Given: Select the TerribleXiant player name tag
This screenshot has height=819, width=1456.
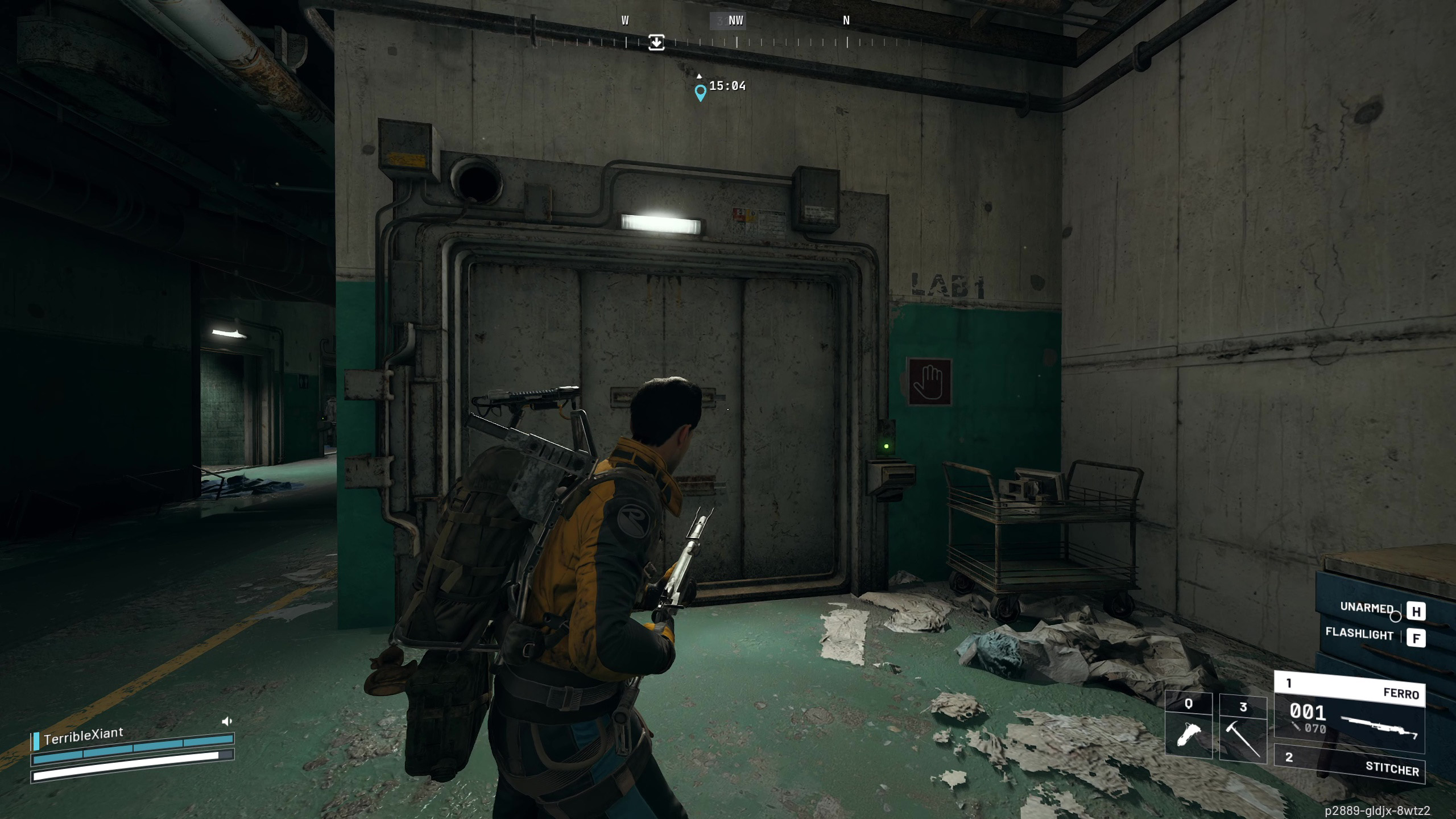Looking at the screenshot, I should coord(83,736).
